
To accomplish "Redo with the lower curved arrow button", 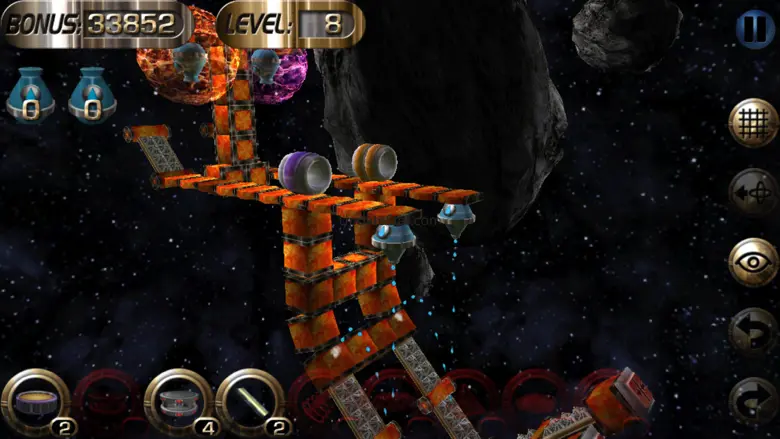I will 752,399.
